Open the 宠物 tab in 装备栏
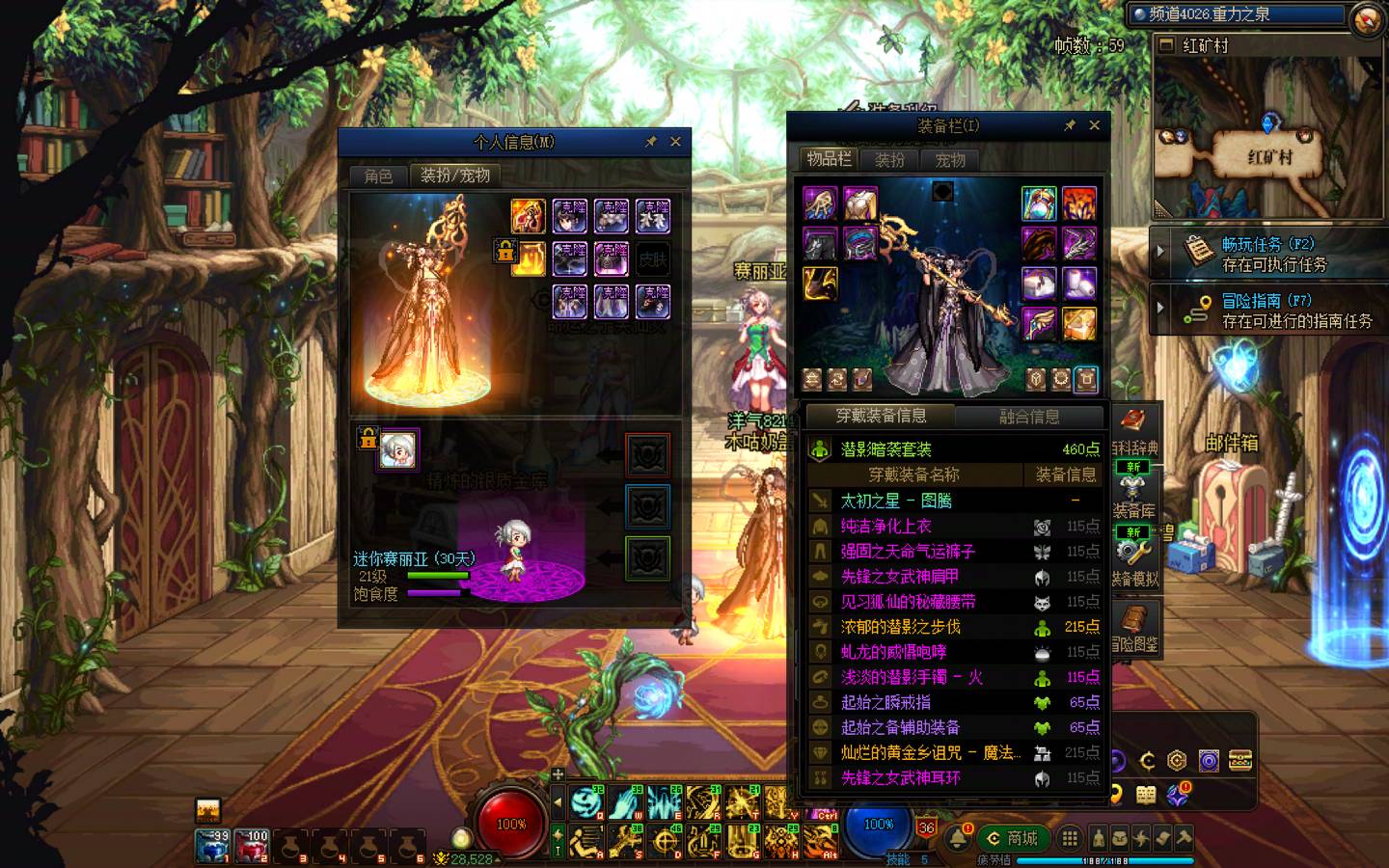 click(949, 160)
